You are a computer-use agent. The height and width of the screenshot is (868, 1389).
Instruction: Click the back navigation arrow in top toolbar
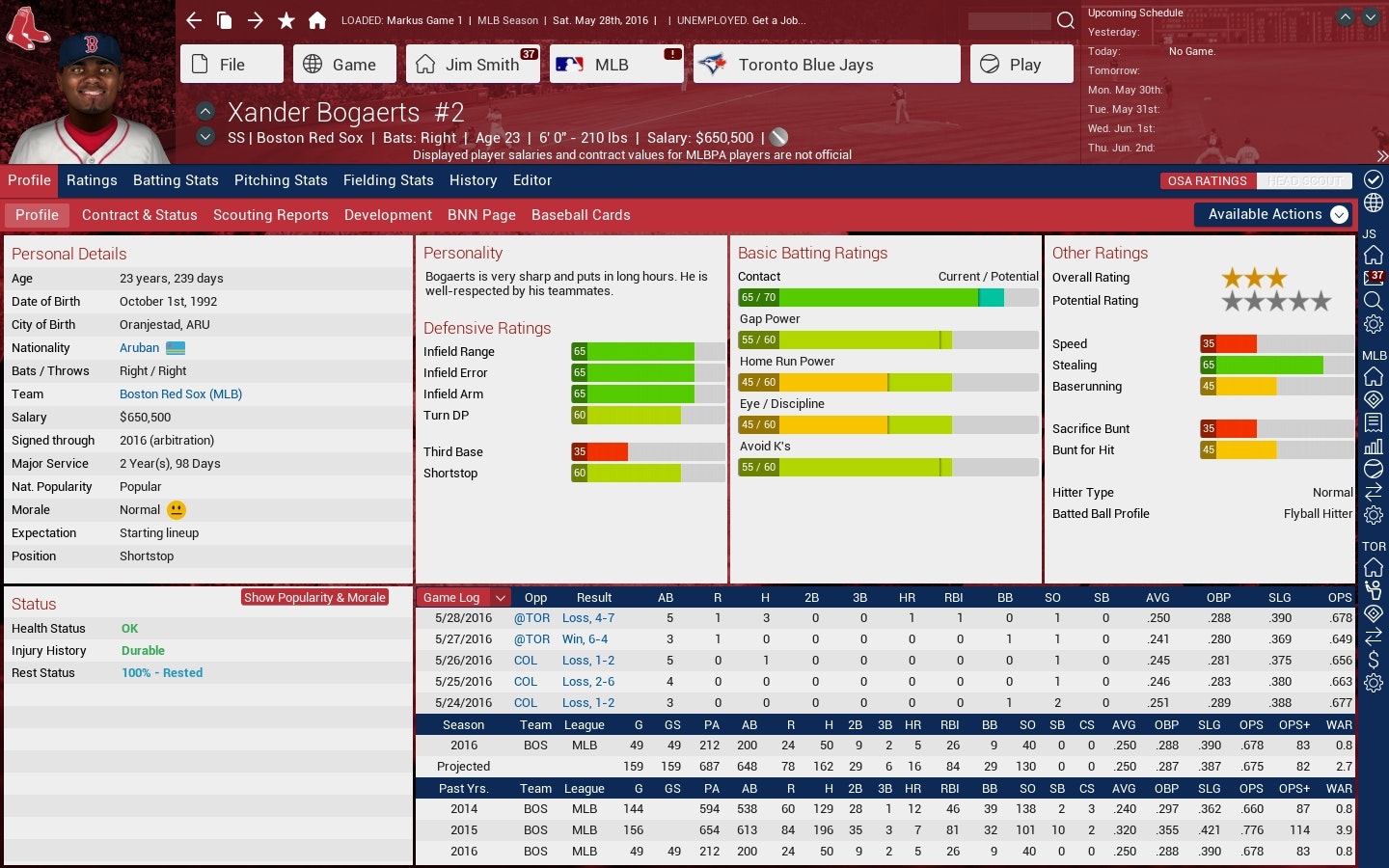pos(193,19)
